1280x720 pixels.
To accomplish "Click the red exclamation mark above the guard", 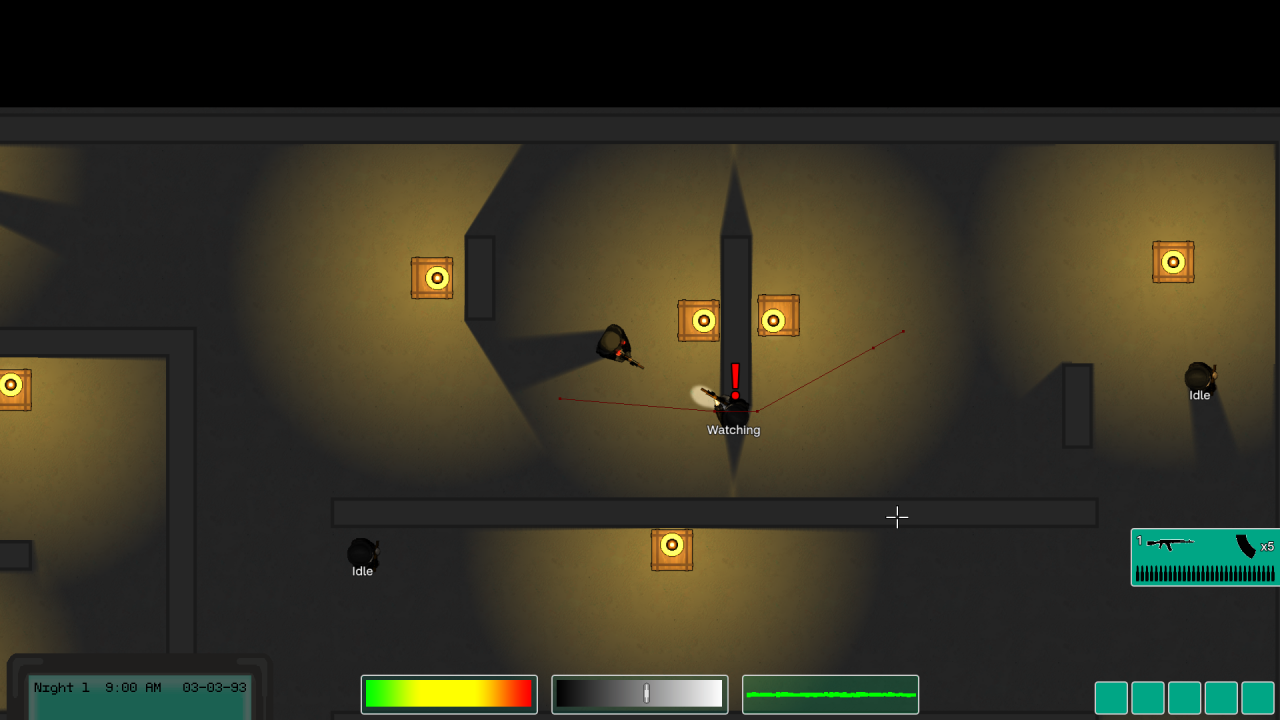I will point(733,378).
